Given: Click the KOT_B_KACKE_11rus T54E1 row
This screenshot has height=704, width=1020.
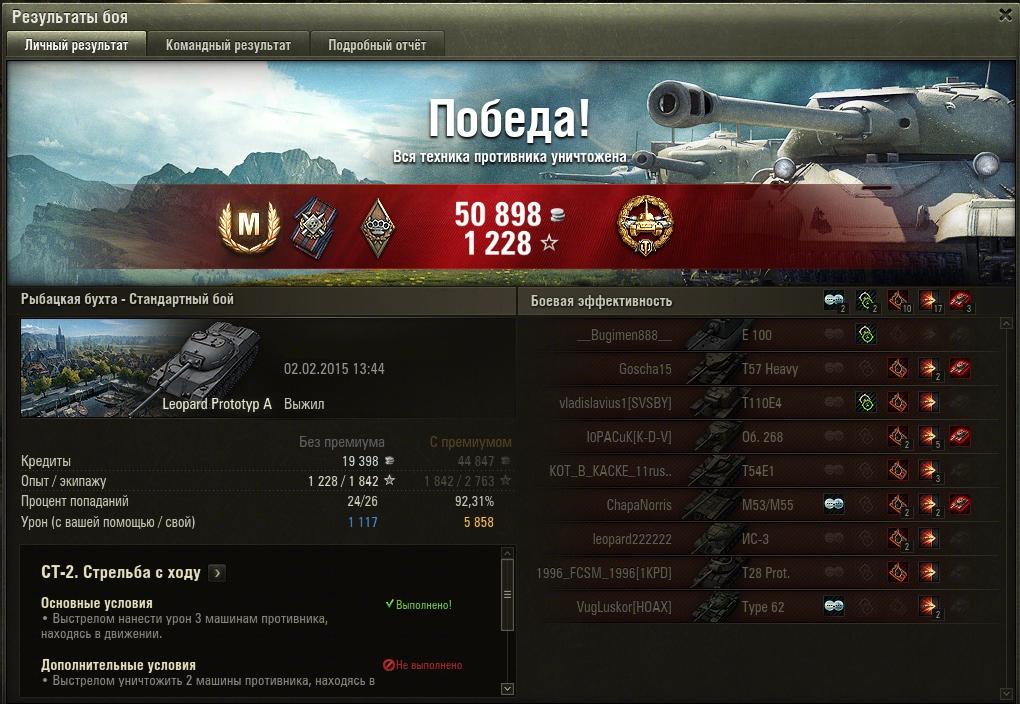Looking at the screenshot, I should click(760, 471).
